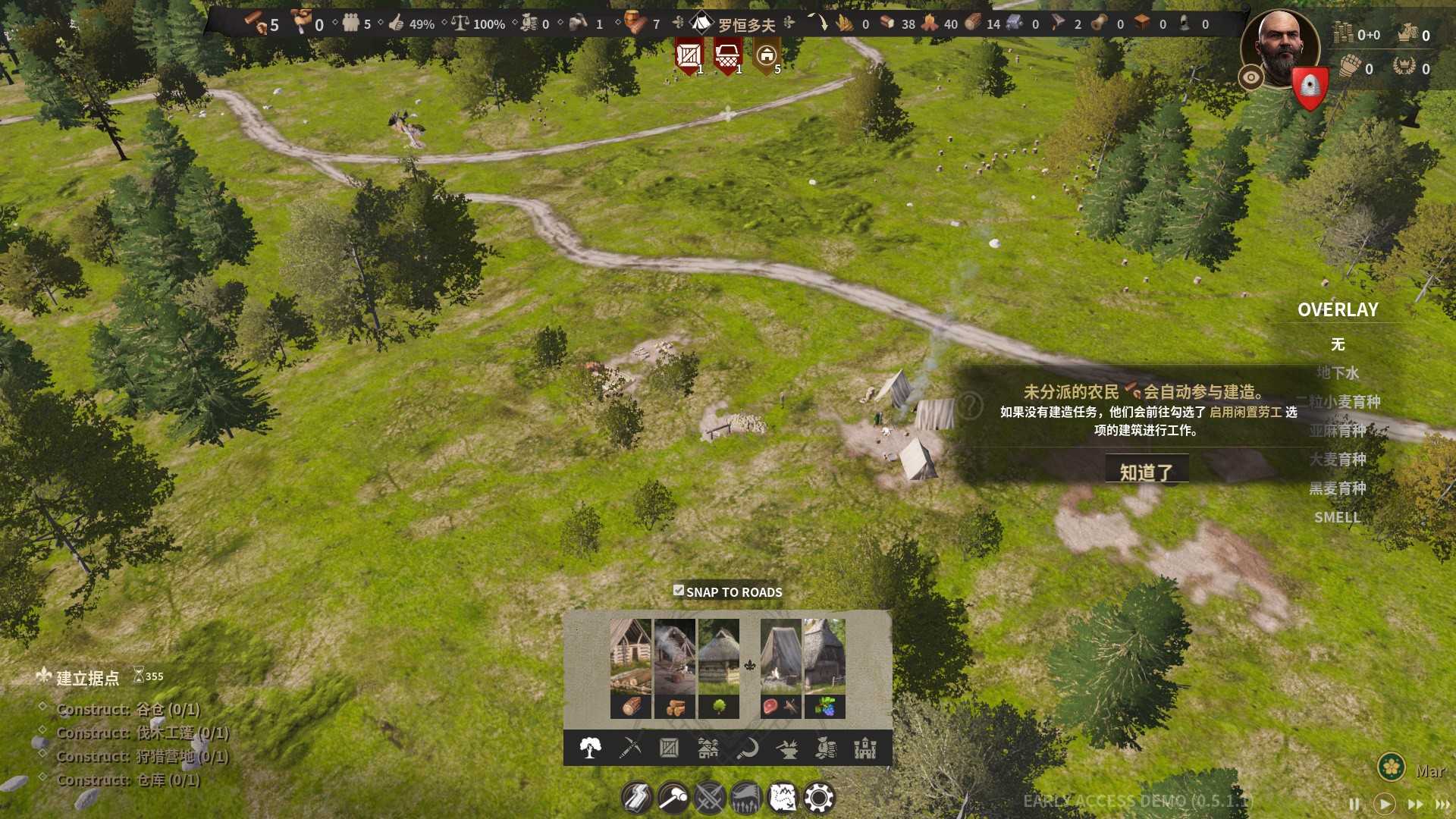
Task: Open the anvil industry build category
Action: click(x=787, y=748)
